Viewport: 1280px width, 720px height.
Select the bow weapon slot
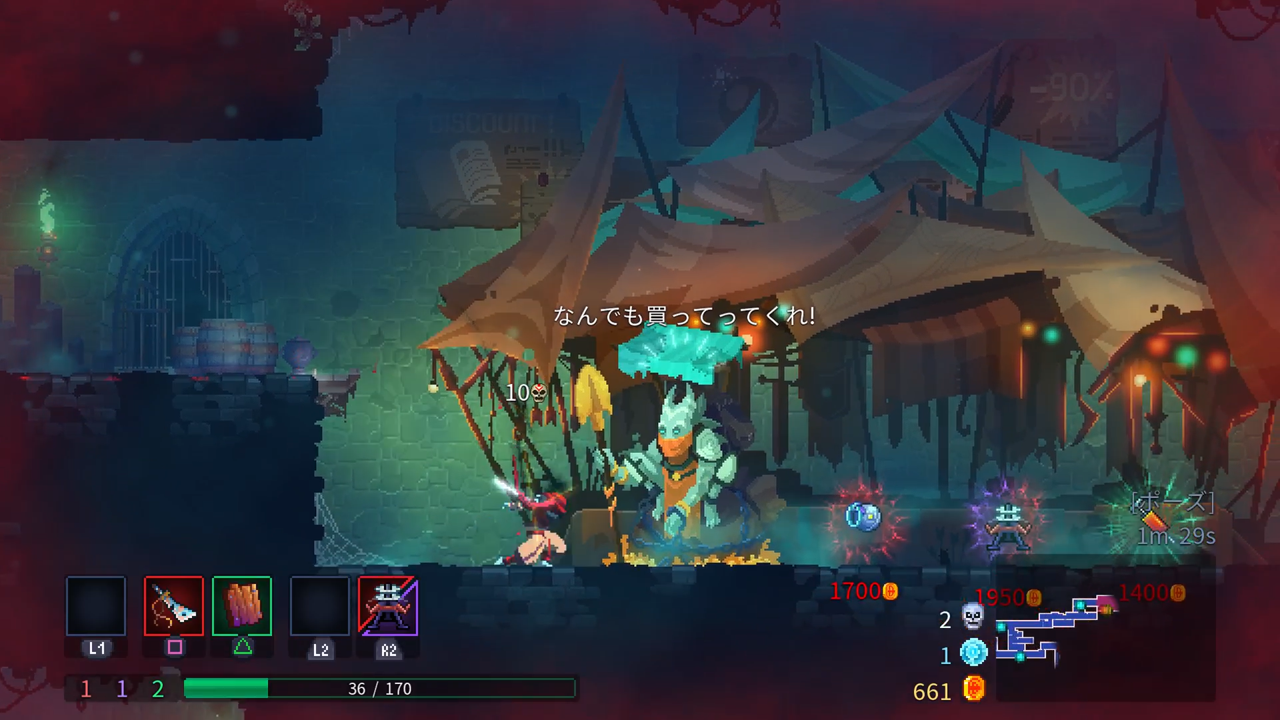[174, 606]
